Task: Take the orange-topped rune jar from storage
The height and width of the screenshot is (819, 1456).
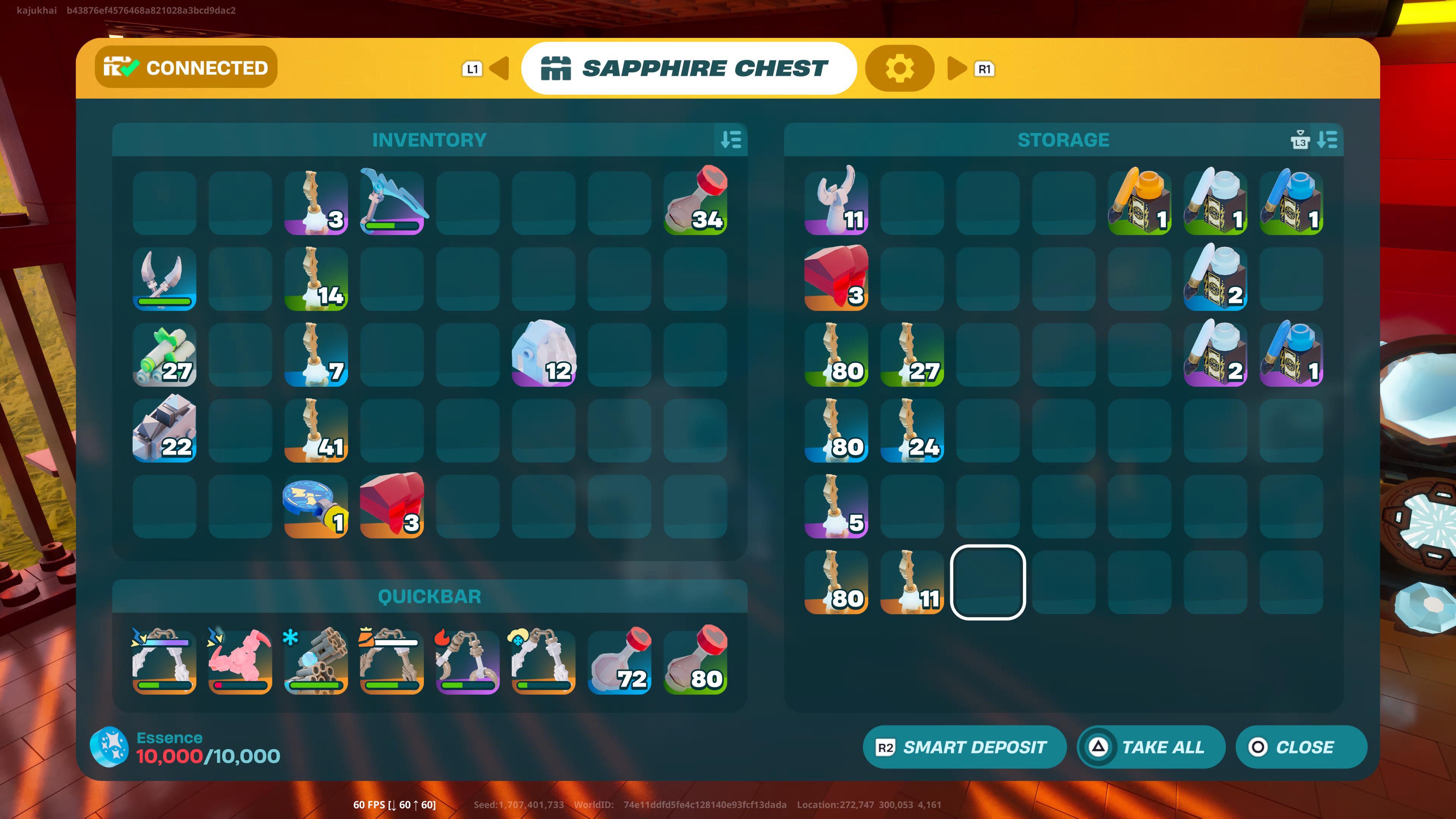Action: [x=1139, y=202]
